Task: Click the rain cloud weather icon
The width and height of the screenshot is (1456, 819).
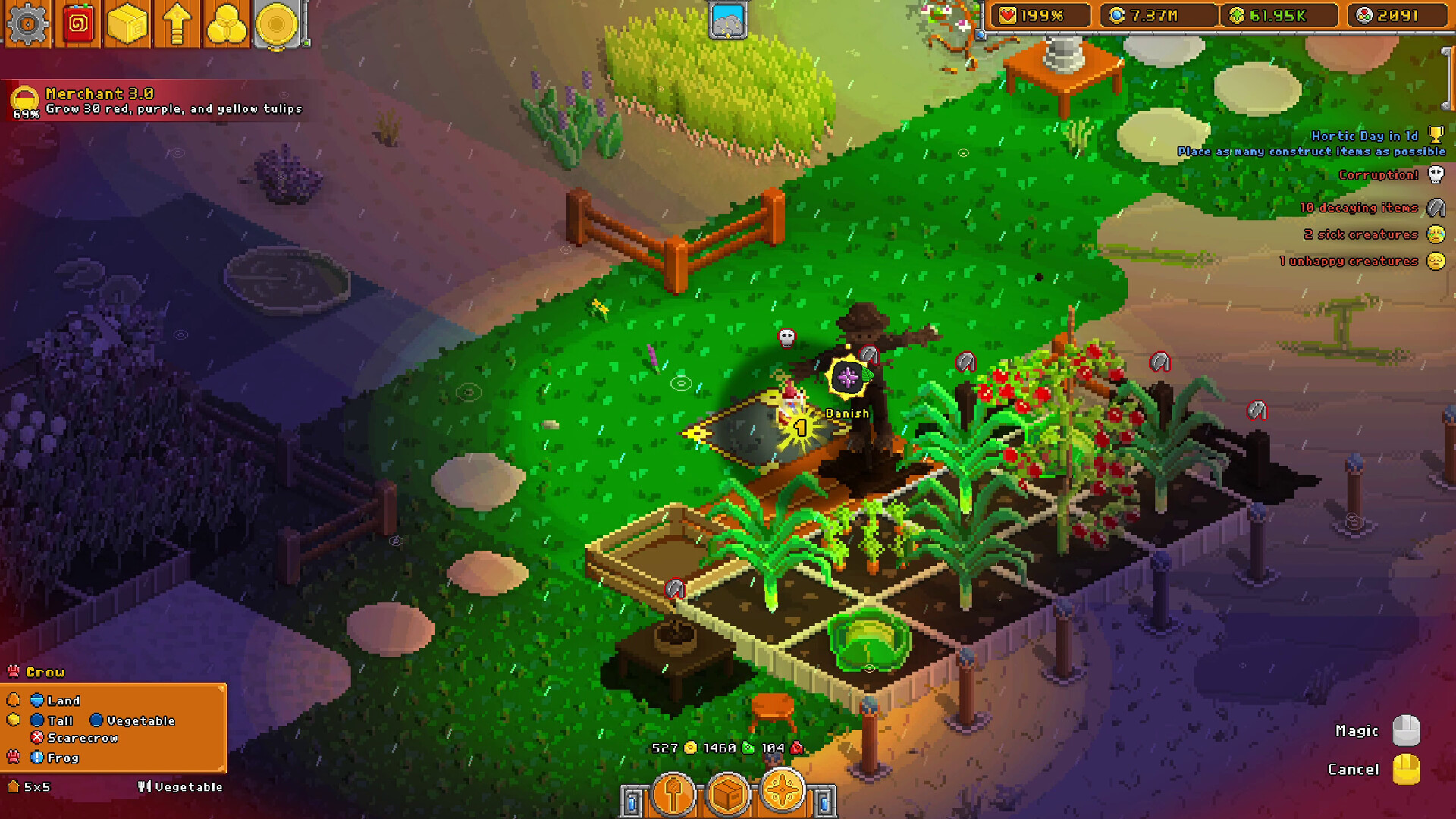Action: point(726,20)
